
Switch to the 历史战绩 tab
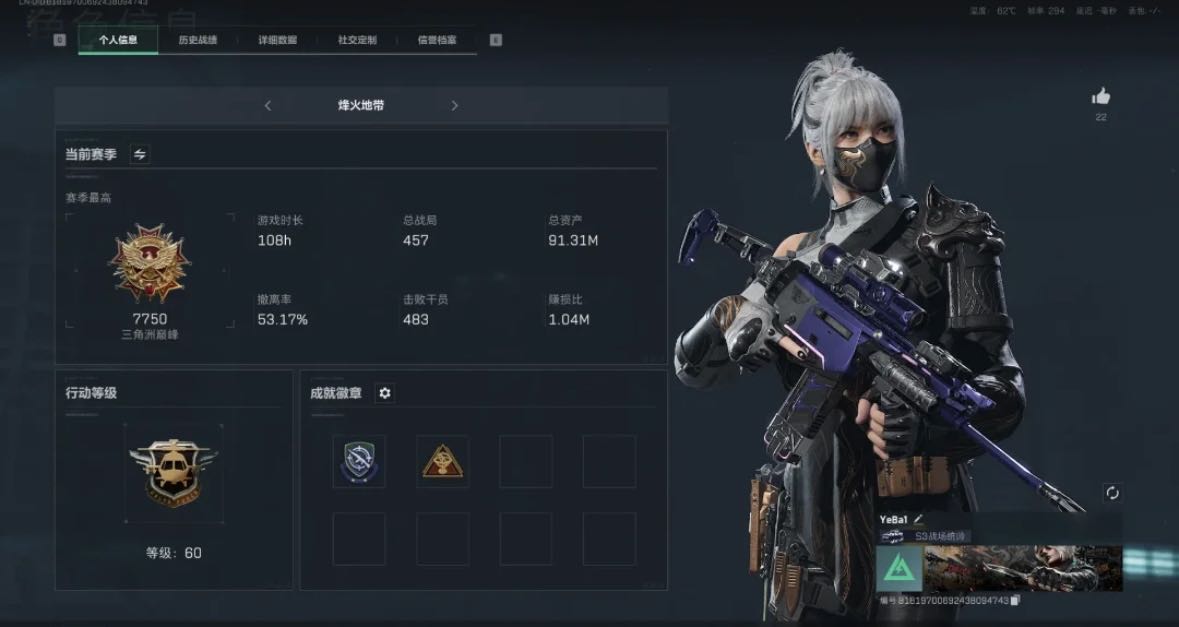pyautogui.click(x=197, y=40)
